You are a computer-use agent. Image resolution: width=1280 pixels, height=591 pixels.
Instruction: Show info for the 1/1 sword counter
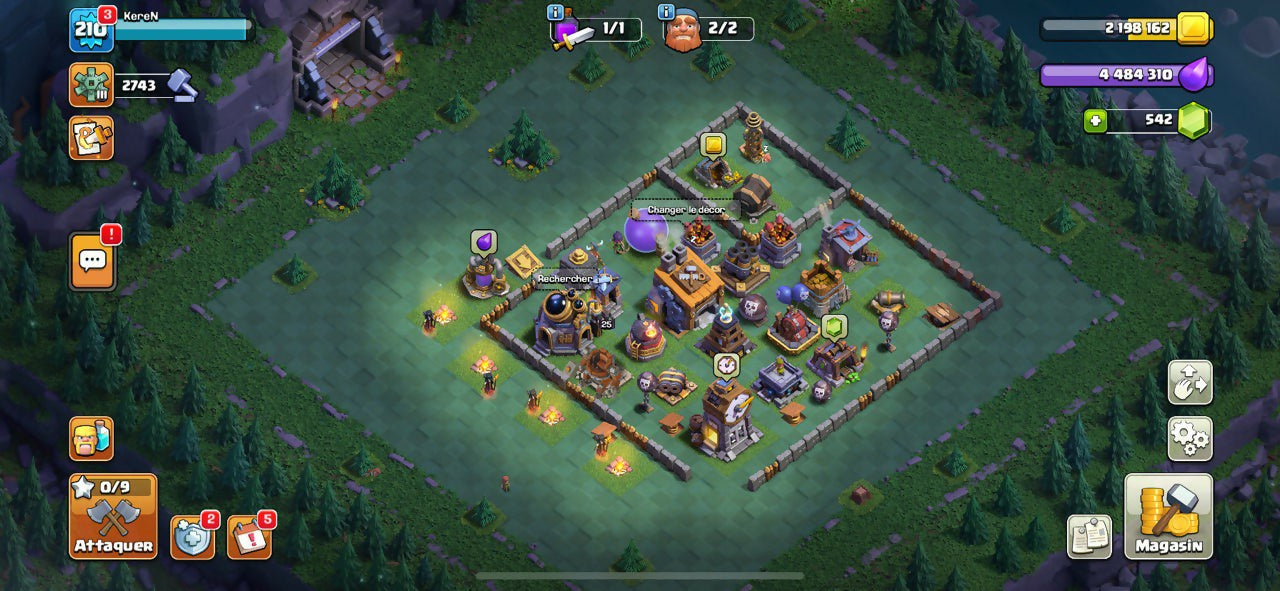(x=556, y=12)
